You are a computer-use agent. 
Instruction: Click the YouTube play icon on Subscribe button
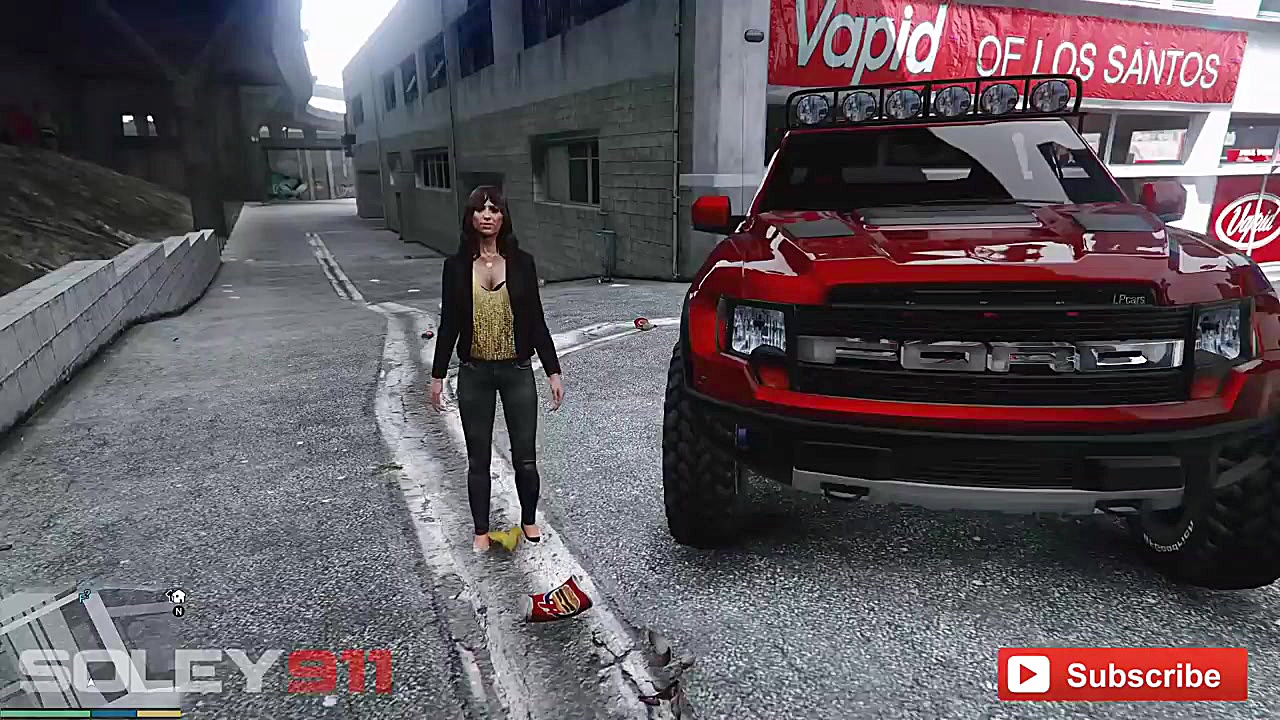point(1028,675)
